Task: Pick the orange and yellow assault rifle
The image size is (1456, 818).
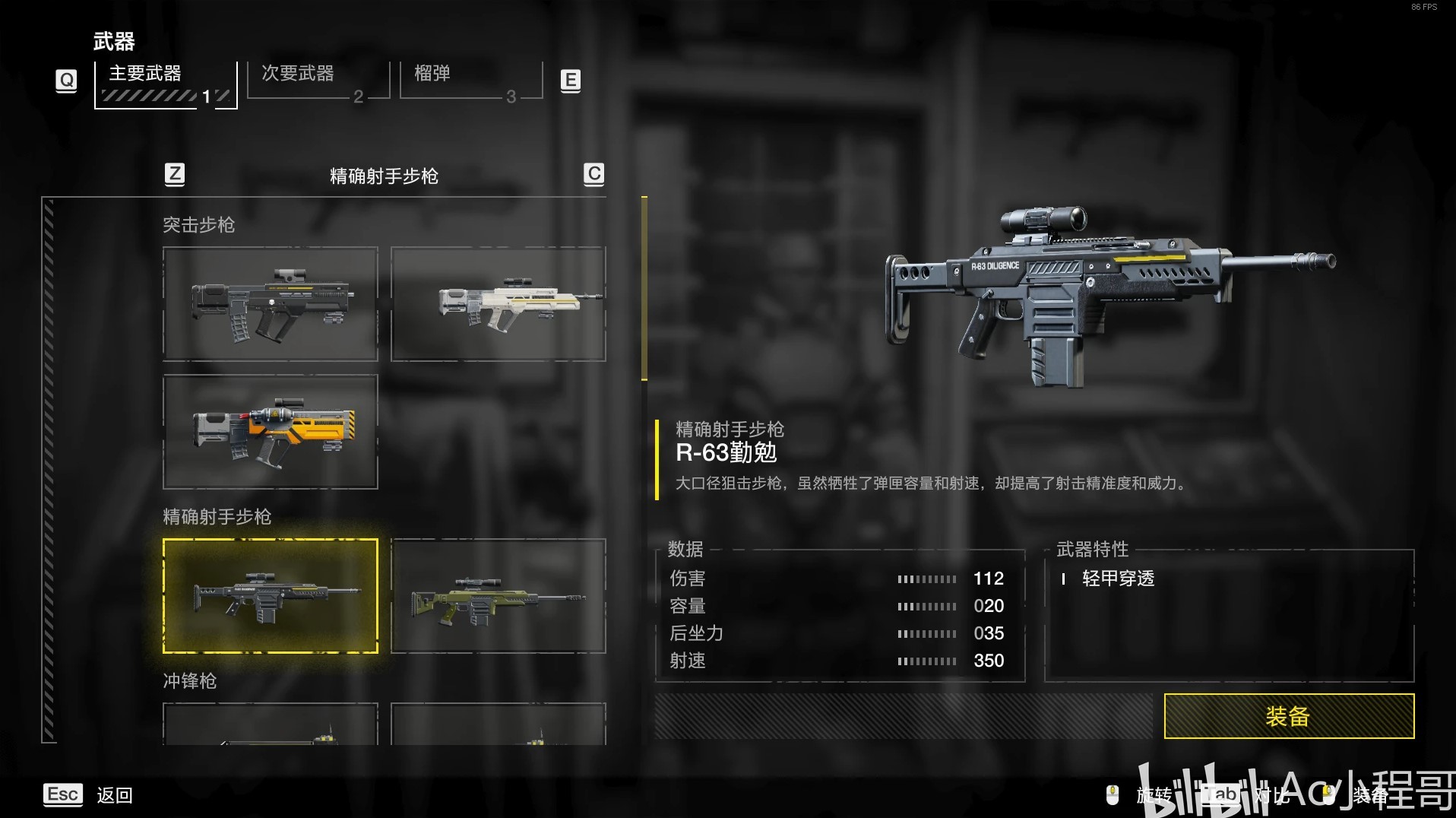Action: coord(271,431)
